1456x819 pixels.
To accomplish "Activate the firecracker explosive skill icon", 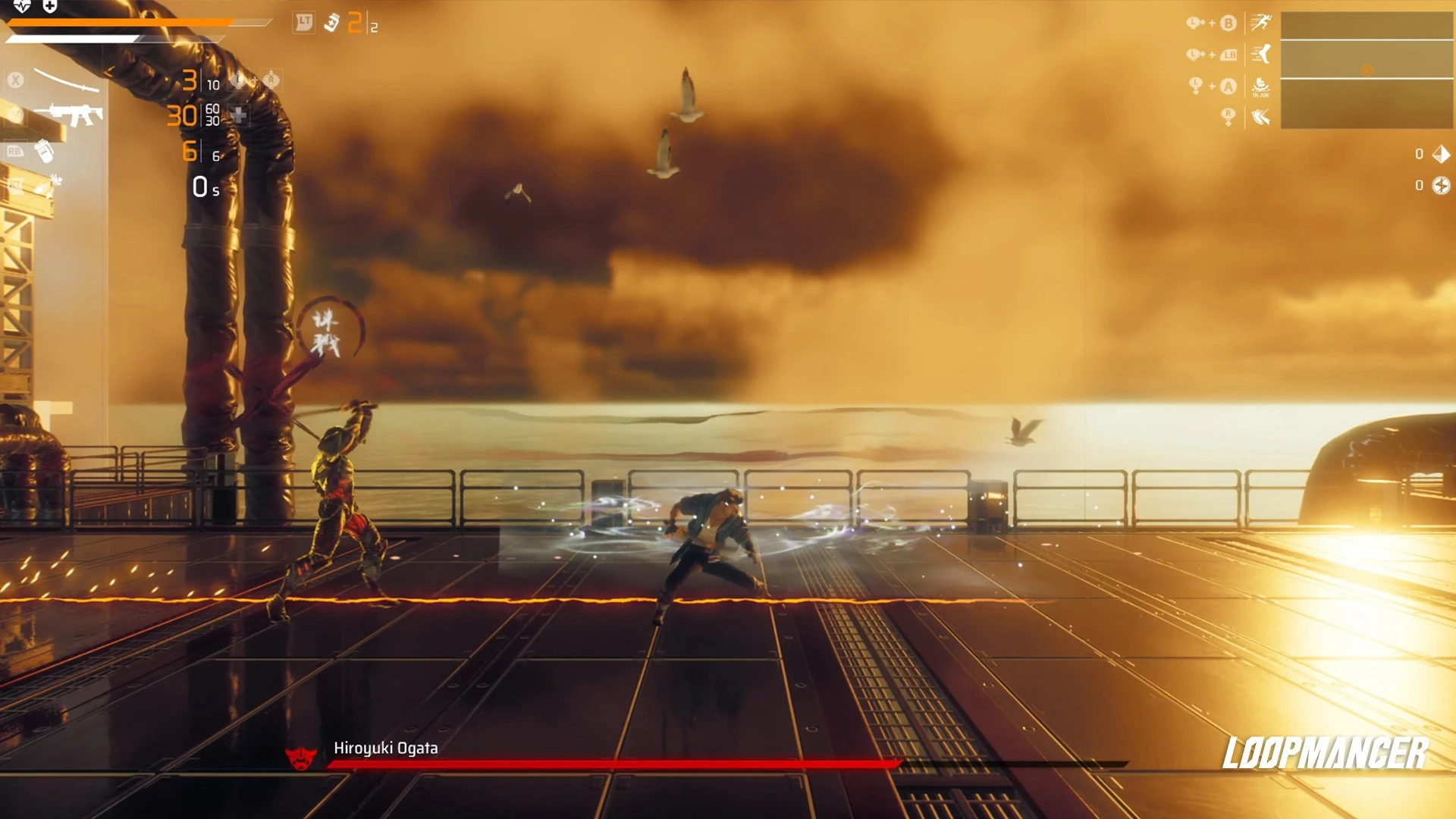I will (x=49, y=185).
